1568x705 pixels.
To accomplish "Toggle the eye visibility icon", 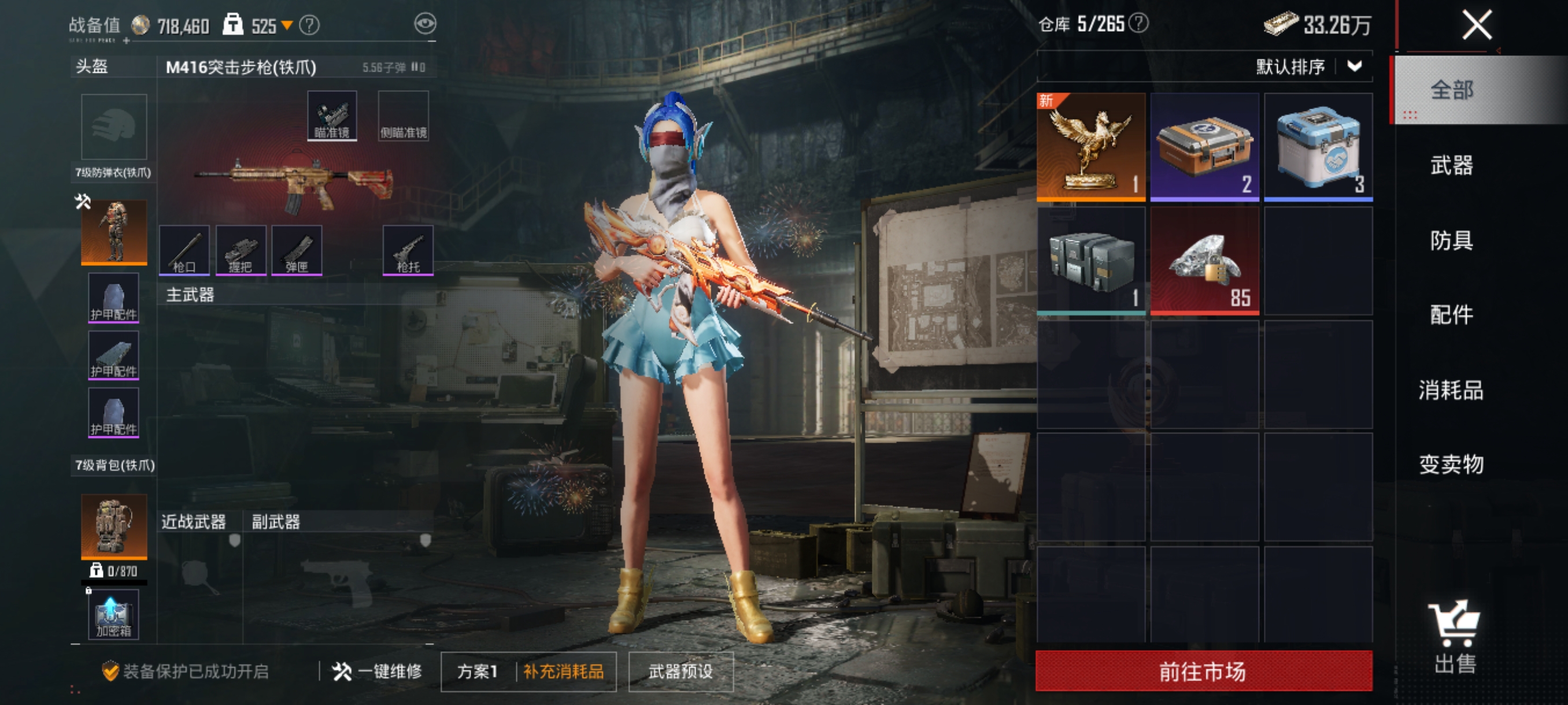I will [x=425, y=24].
